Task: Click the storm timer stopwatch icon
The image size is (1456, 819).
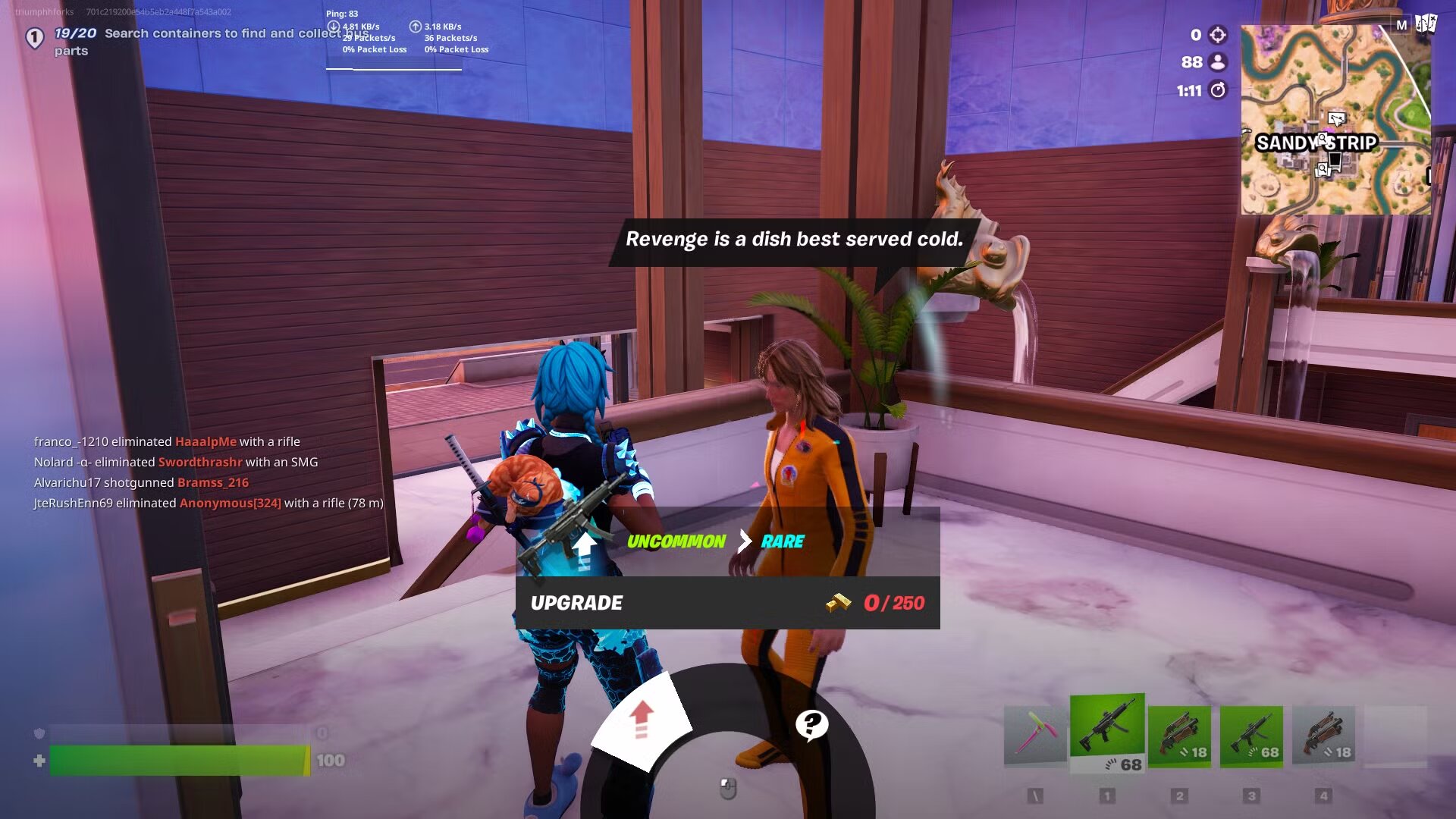Action: tap(1218, 90)
